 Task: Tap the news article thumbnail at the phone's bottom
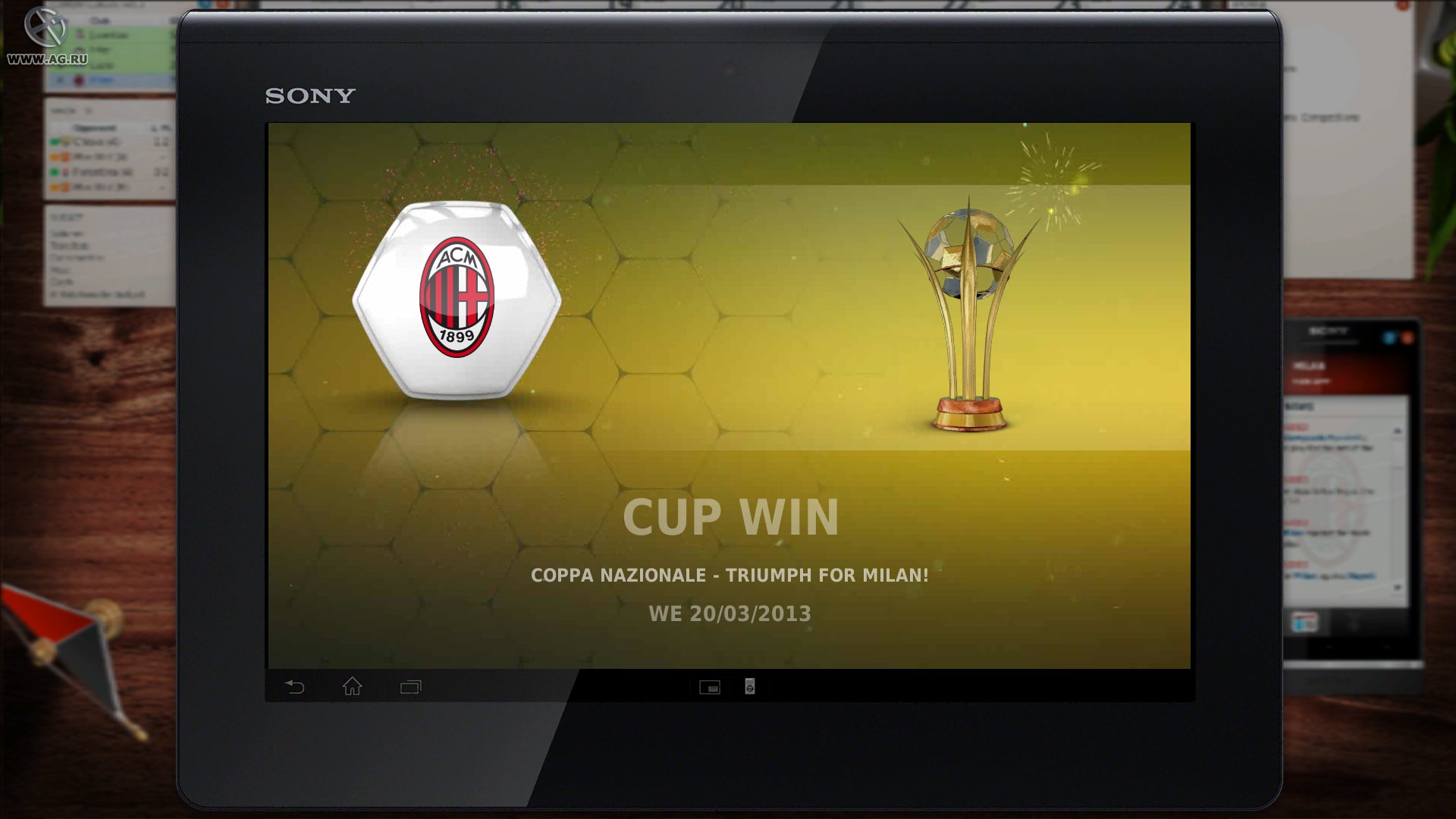[x=1306, y=622]
